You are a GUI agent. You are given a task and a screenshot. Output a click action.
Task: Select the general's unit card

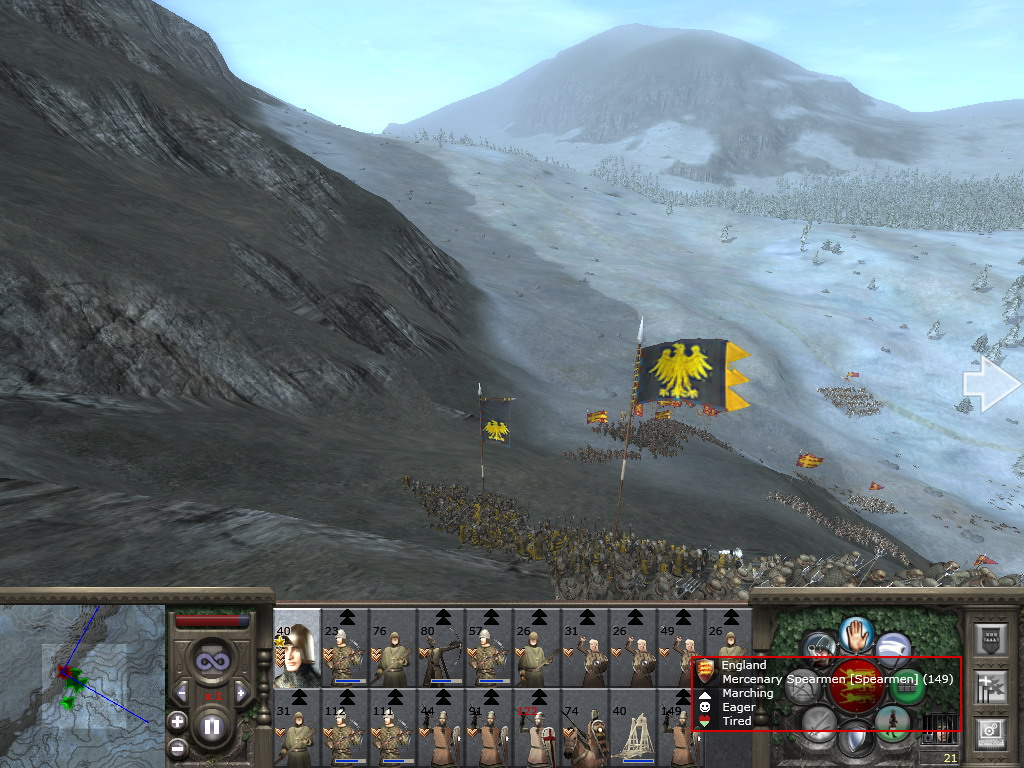pyautogui.click(x=297, y=647)
